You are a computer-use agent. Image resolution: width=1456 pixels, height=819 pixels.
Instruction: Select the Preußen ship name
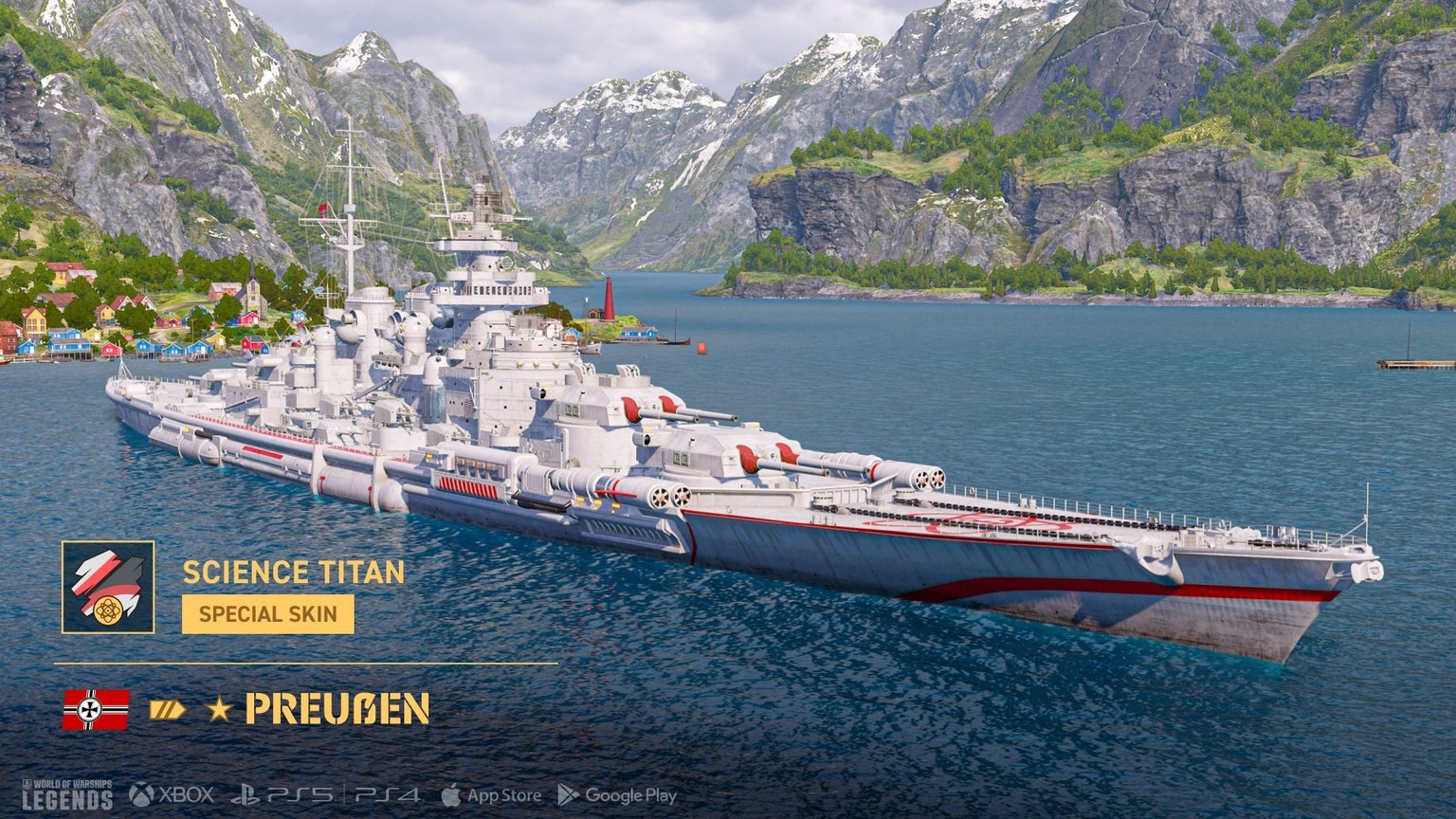[337, 709]
